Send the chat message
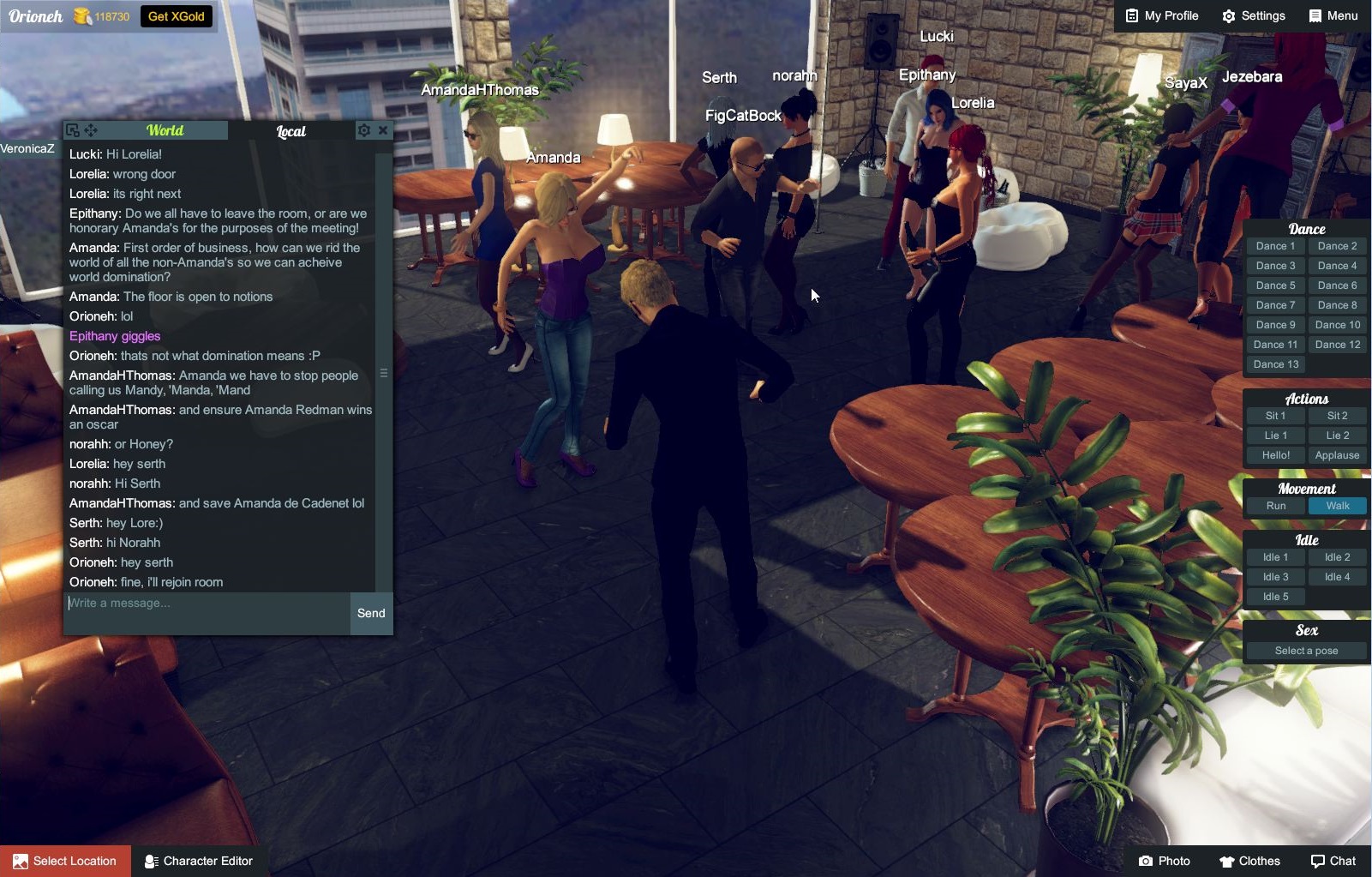Viewport: 1372px width, 877px height. point(371,613)
